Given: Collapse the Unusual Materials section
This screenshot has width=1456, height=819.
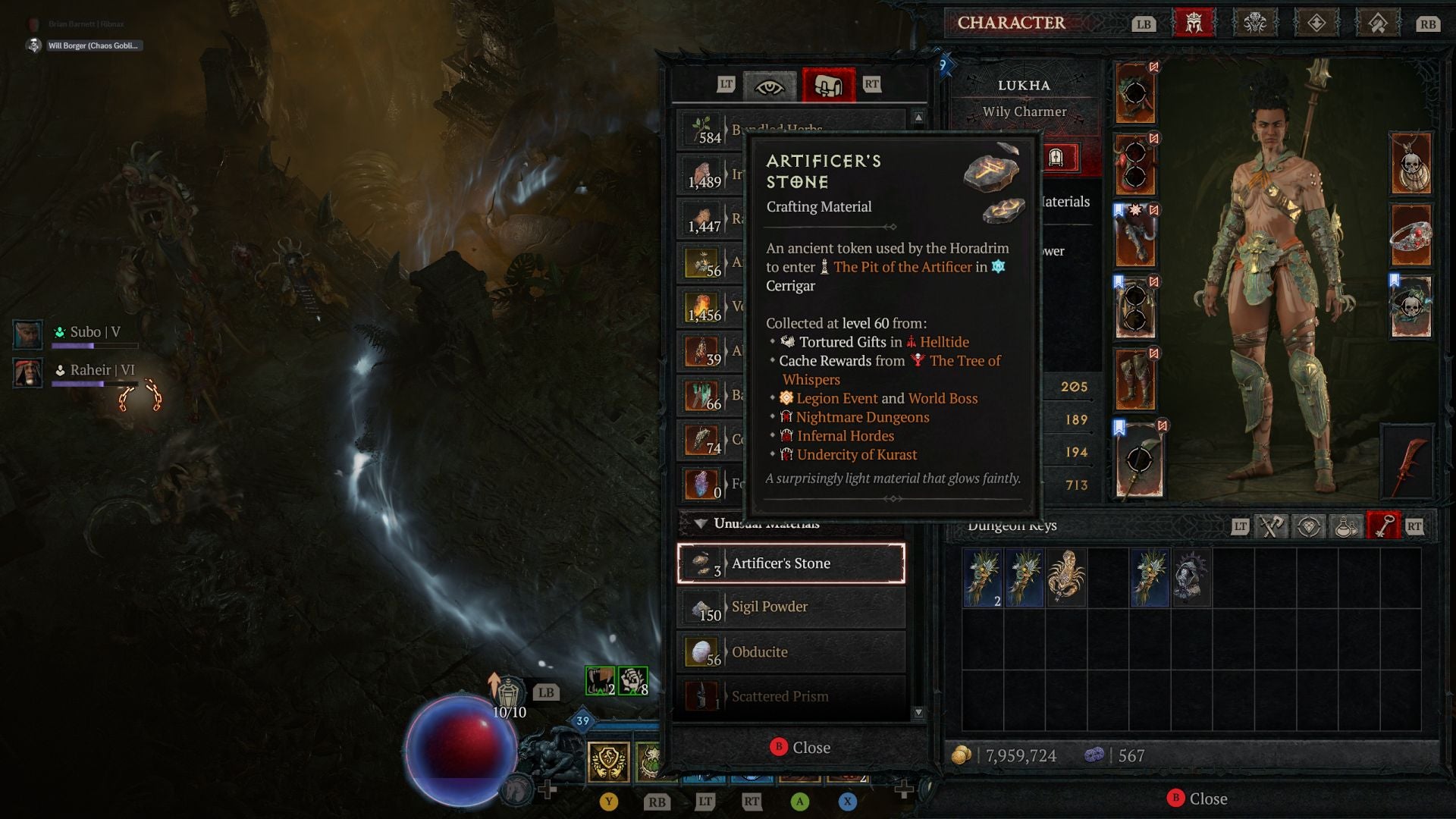Looking at the screenshot, I should pyautogui.click(x=702, y=523).
